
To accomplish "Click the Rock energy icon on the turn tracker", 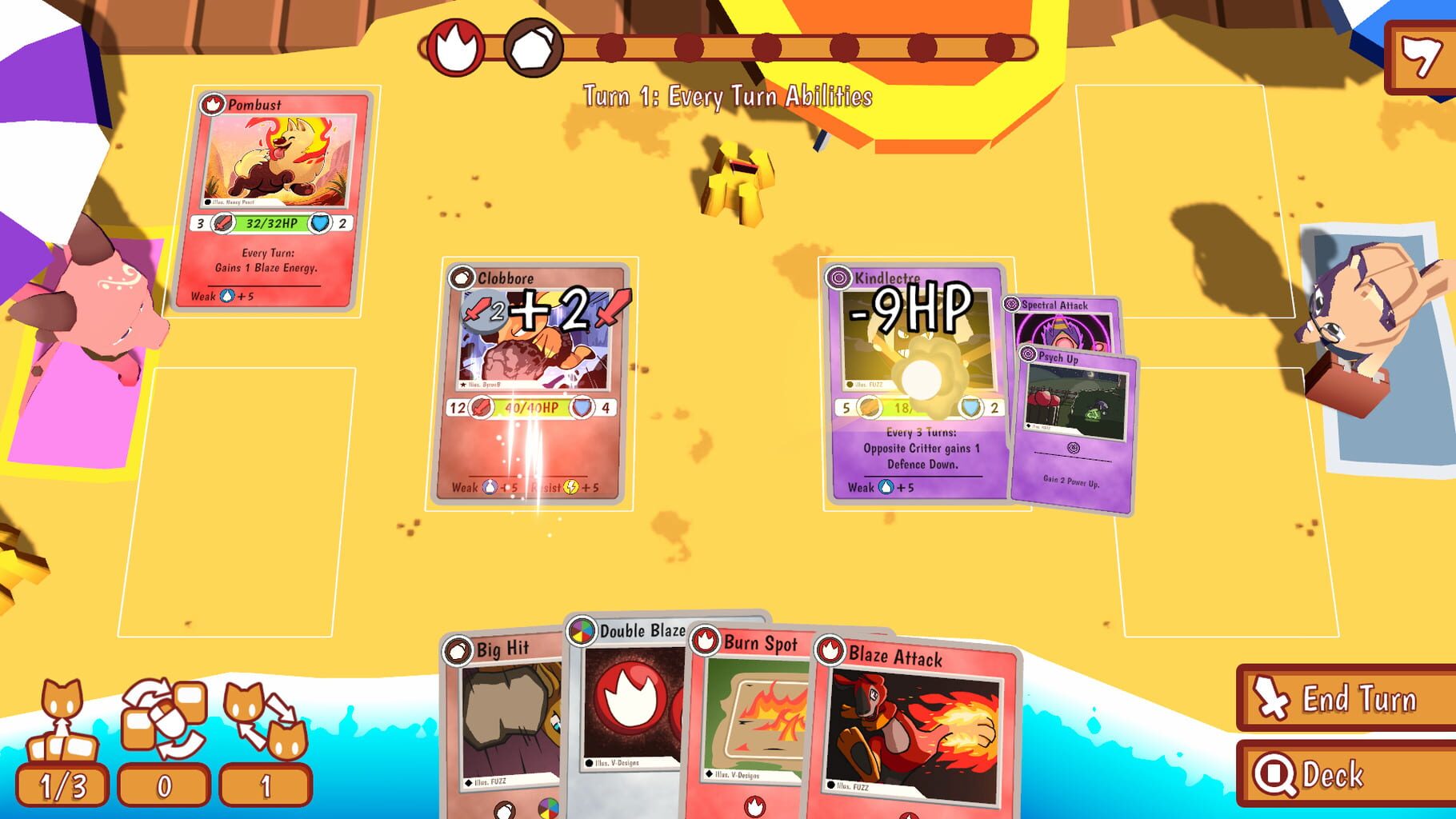I will click(531, 44).
